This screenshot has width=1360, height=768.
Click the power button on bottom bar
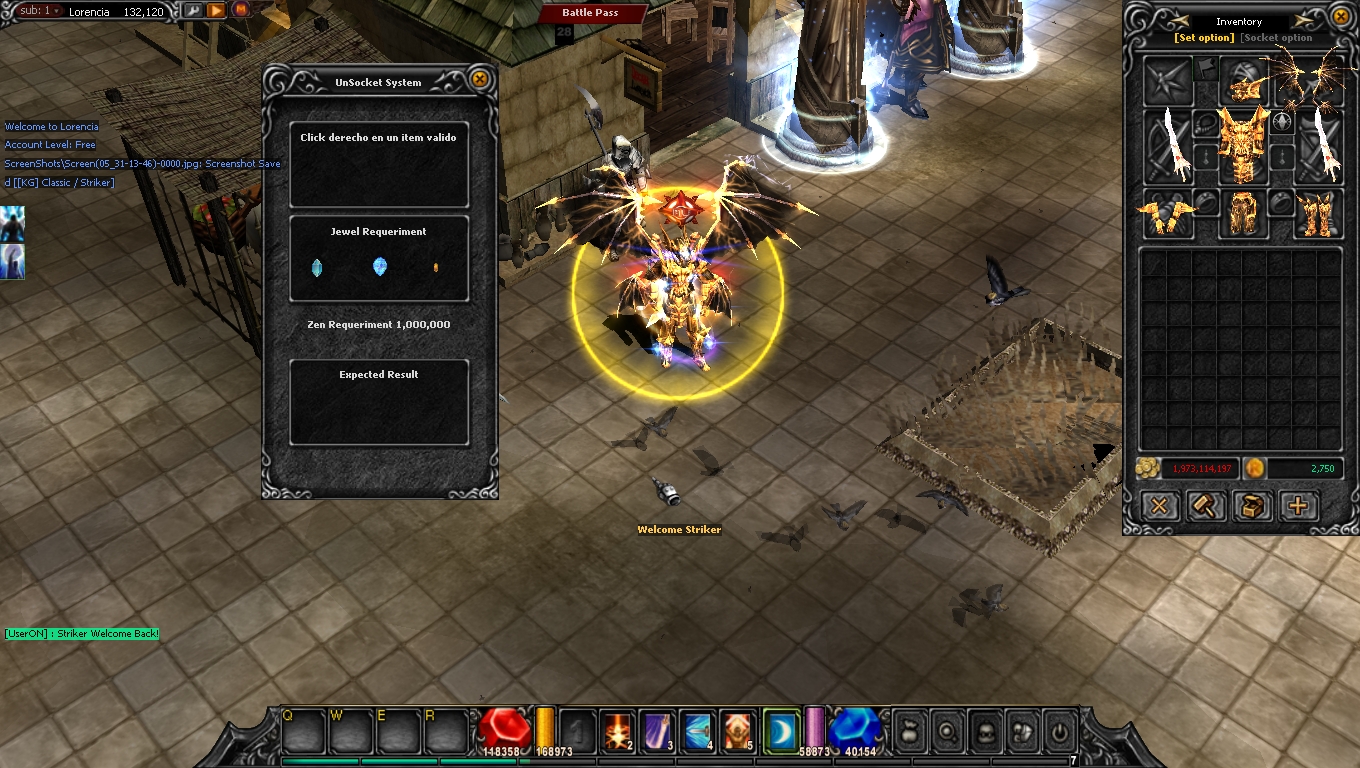tap(1060, 733)
